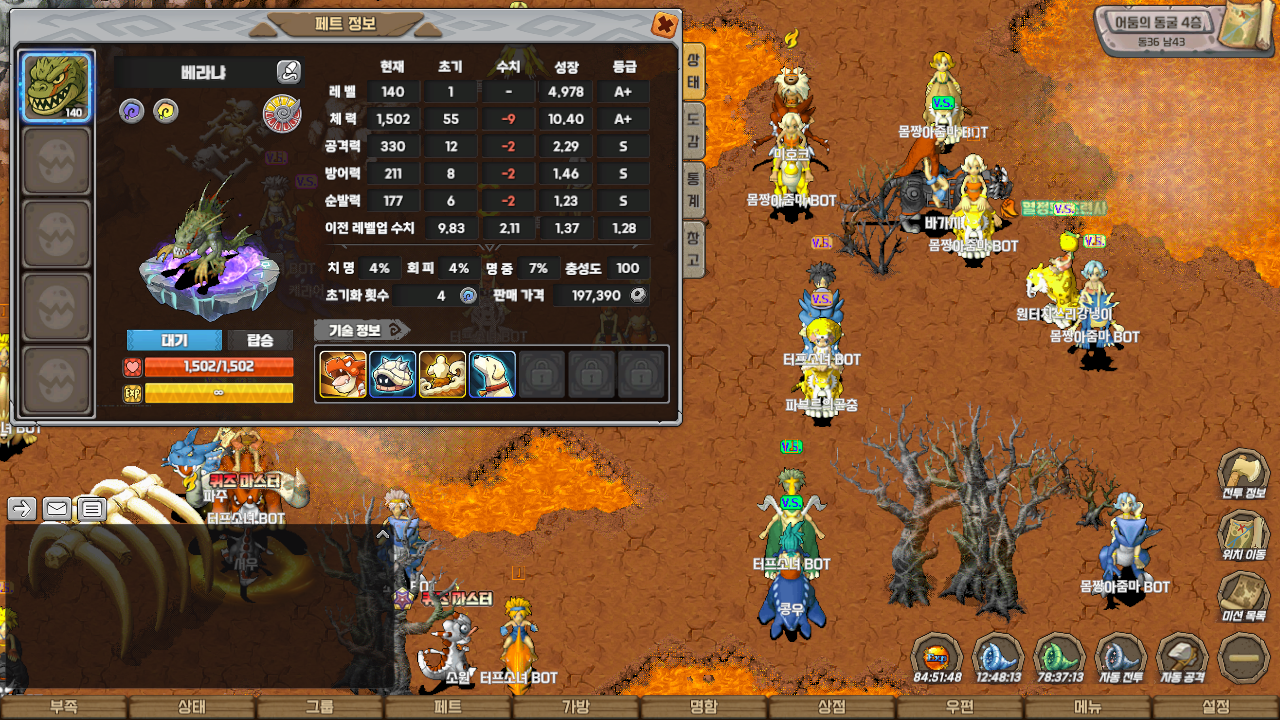Switch to the 상태 side tab
Viewport: 1280px width, 720px height.
click(x=693, y=70)
